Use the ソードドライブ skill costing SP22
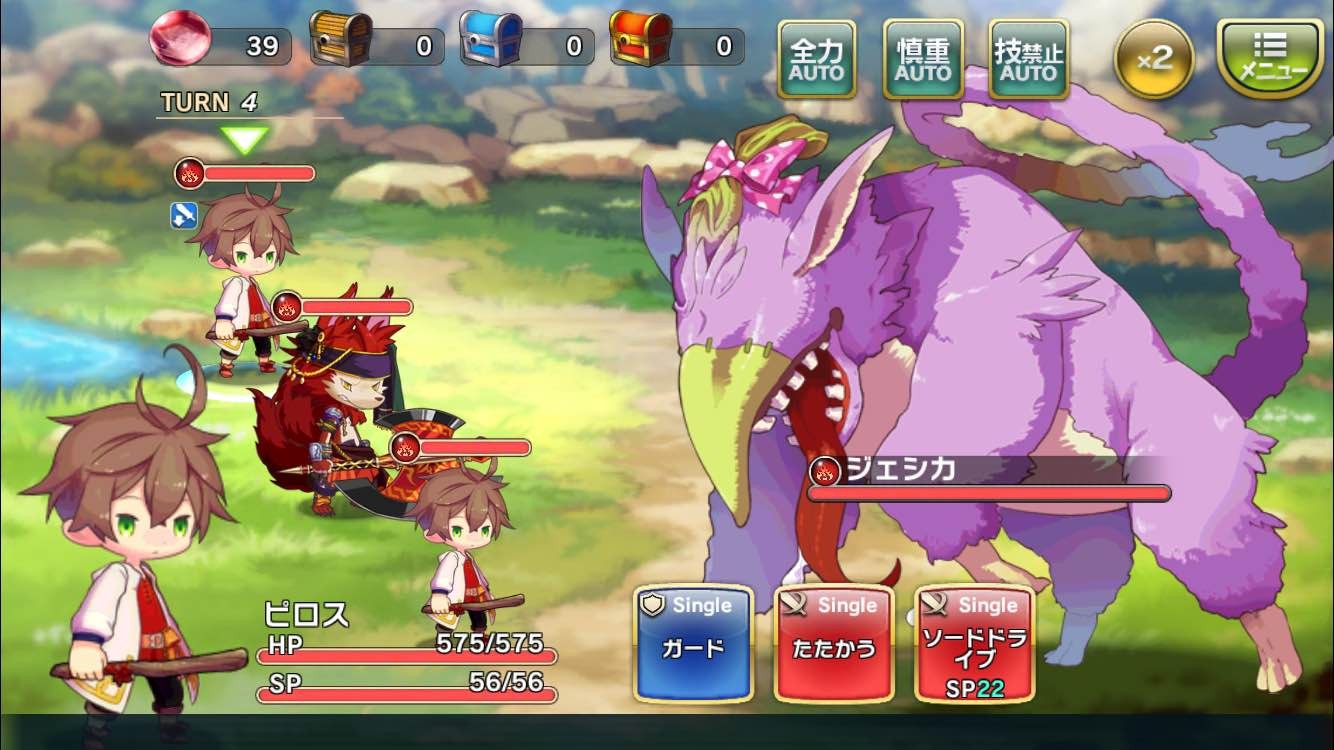This screenshot has height=750, width=1334. [x=974, y=644]
